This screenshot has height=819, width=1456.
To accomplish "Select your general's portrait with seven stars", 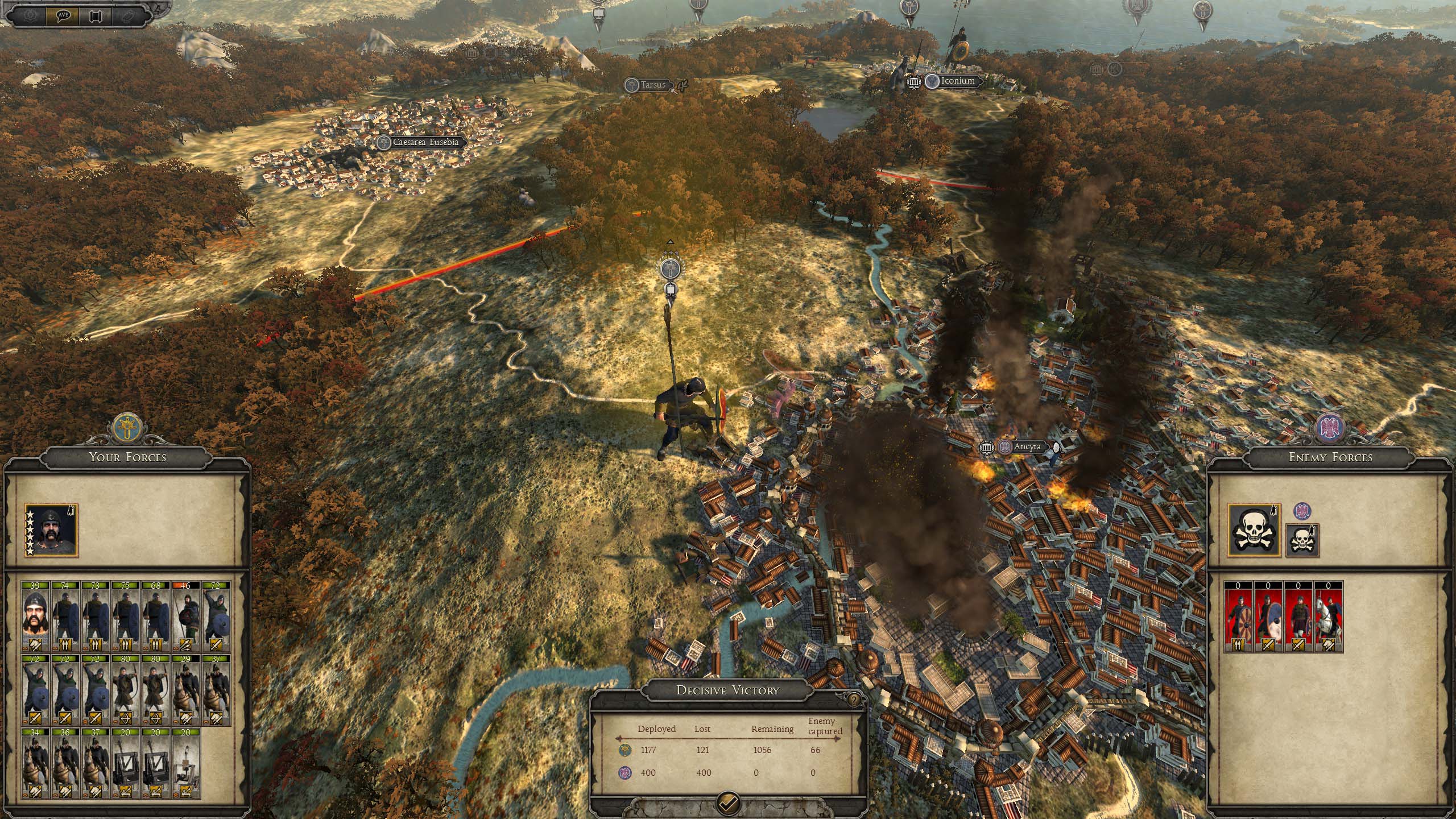I will [x=51, y=530].
